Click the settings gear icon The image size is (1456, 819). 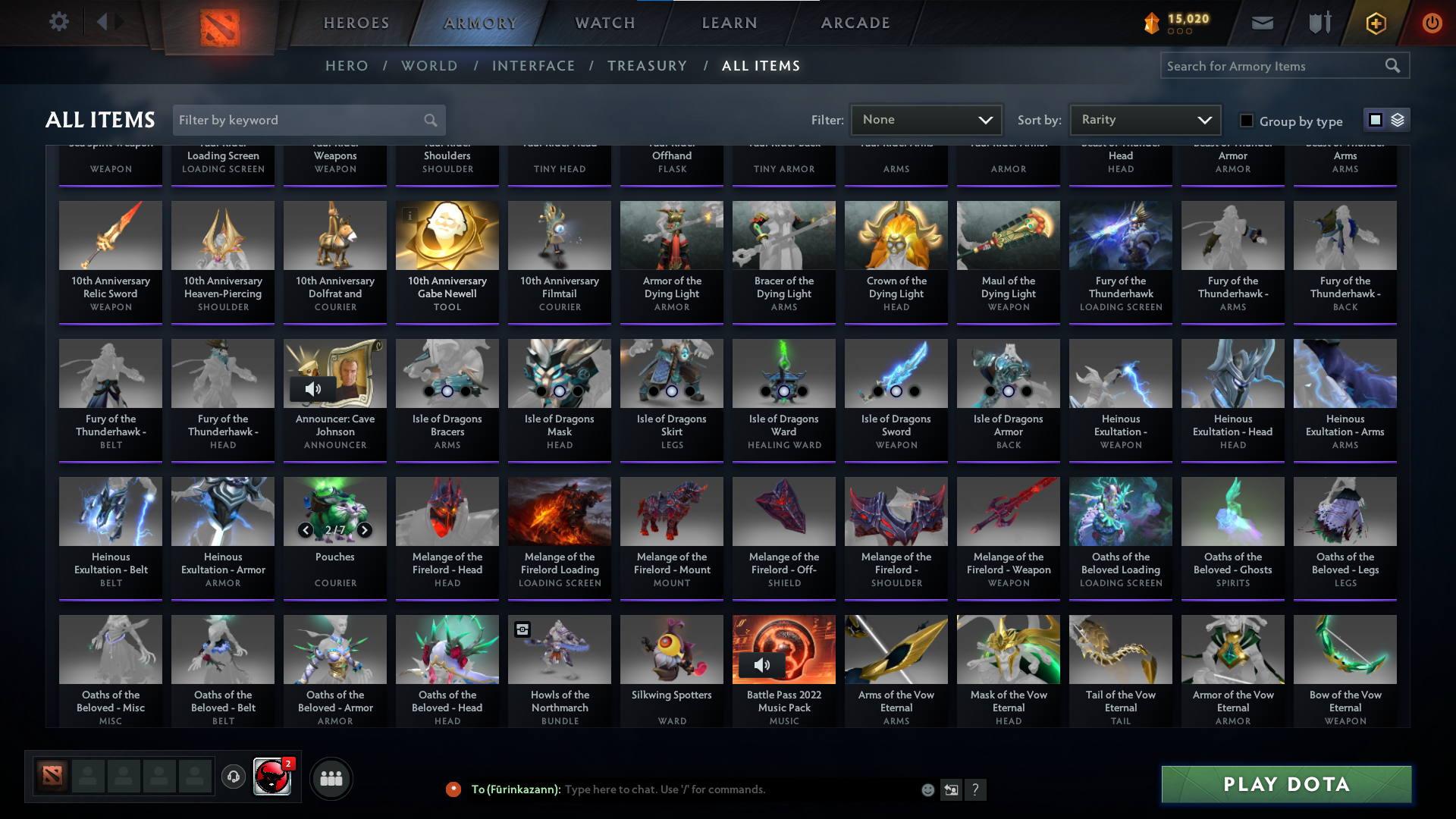(58, 22)
